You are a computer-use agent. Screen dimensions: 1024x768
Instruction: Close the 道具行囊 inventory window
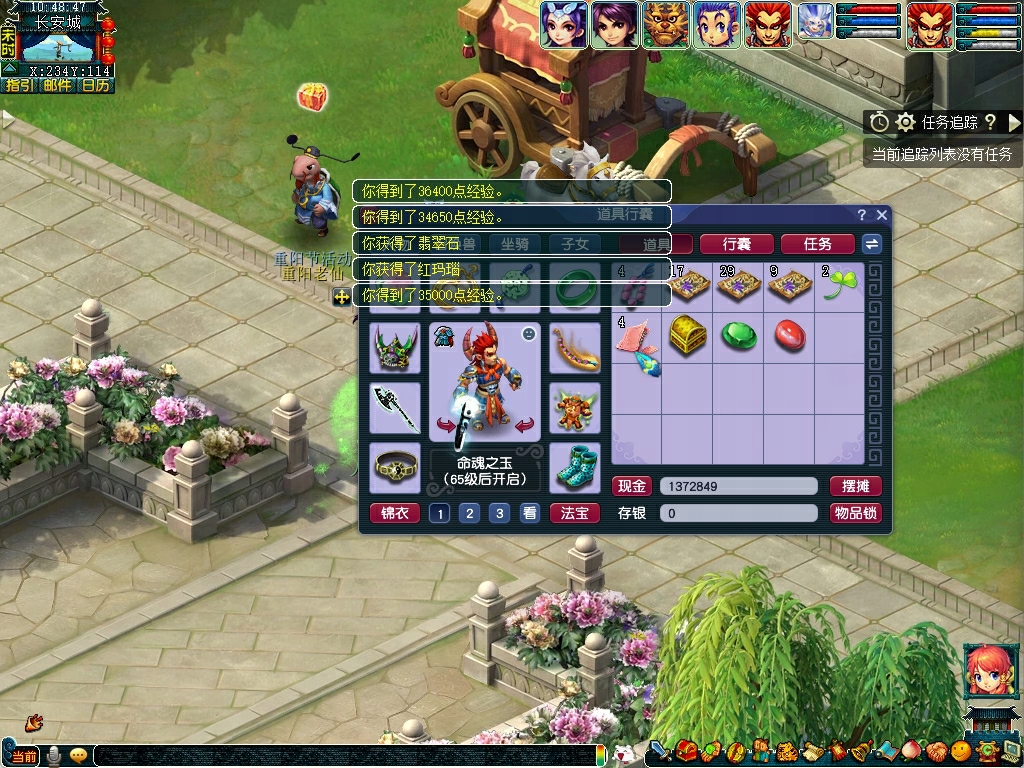(x=881, y=215)
